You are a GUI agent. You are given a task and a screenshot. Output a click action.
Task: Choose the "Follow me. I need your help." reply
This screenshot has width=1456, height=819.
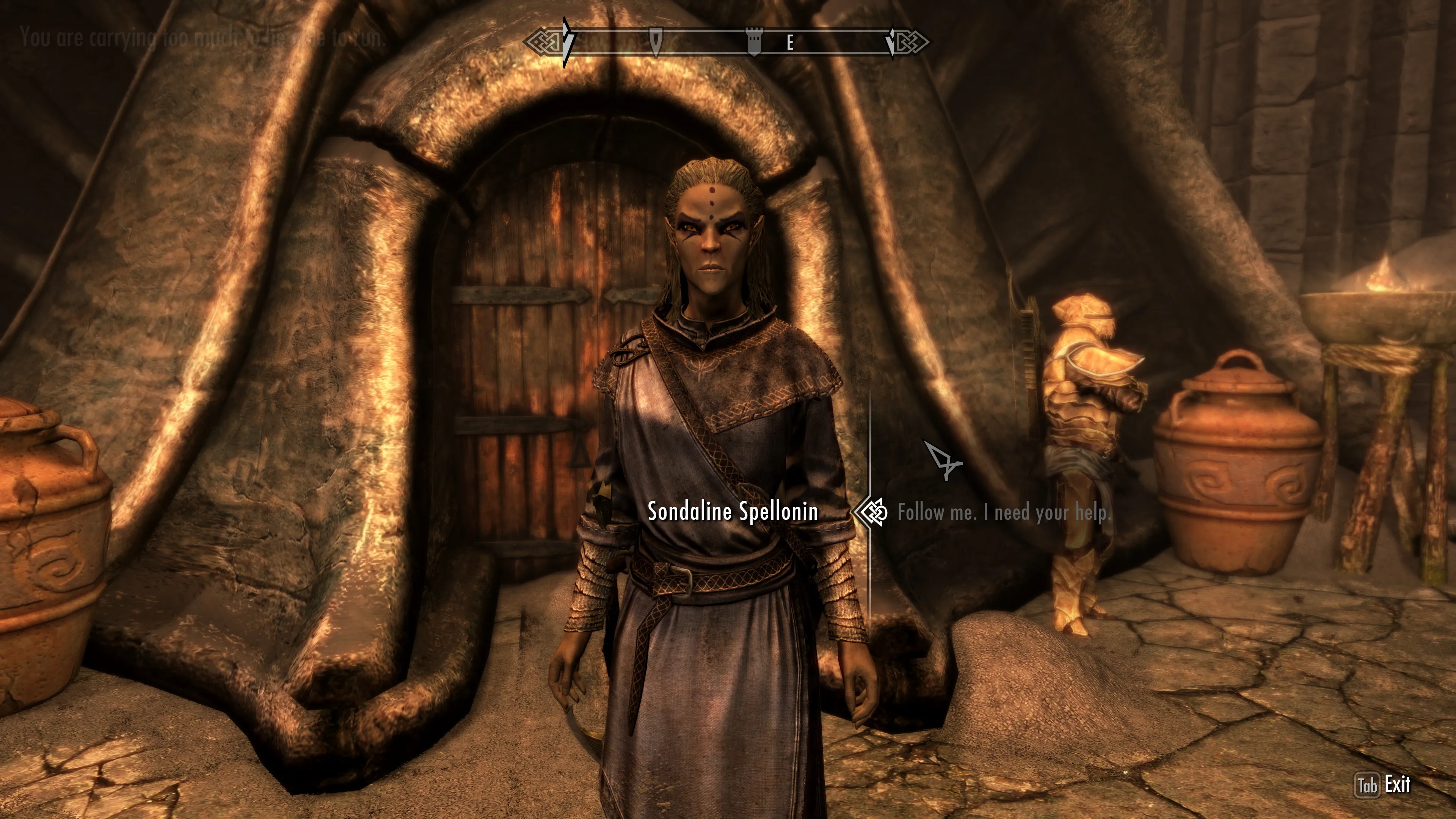tap(1004, 513)
